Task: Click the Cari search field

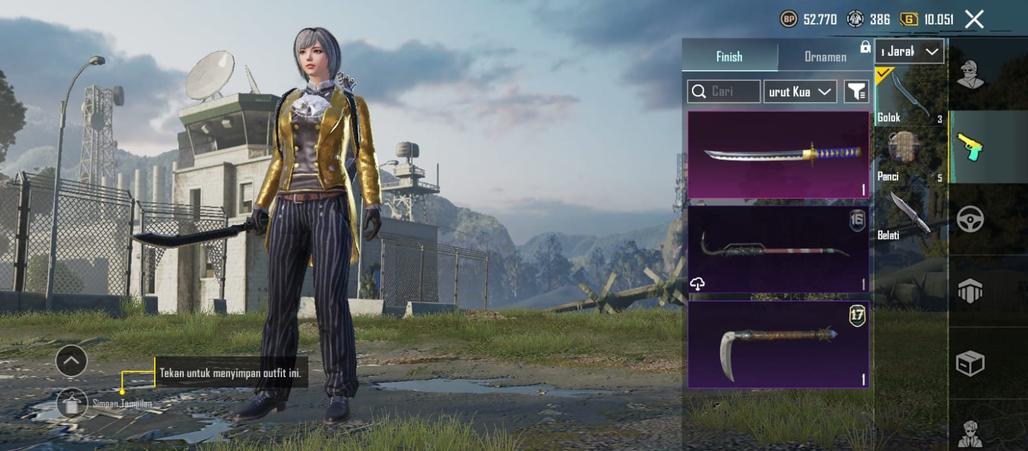Action: [x=724, y=92]
